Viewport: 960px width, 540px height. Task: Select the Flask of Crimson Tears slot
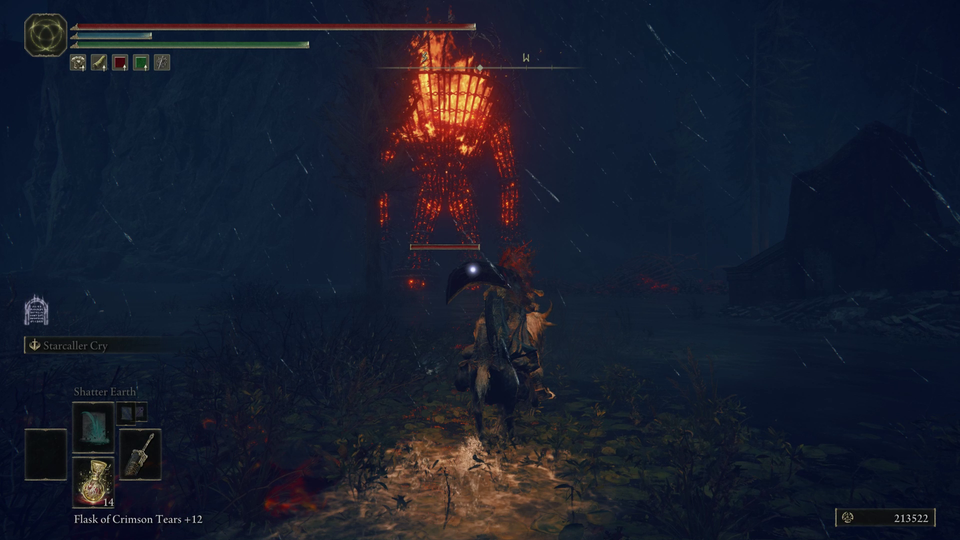click(93, 479)
